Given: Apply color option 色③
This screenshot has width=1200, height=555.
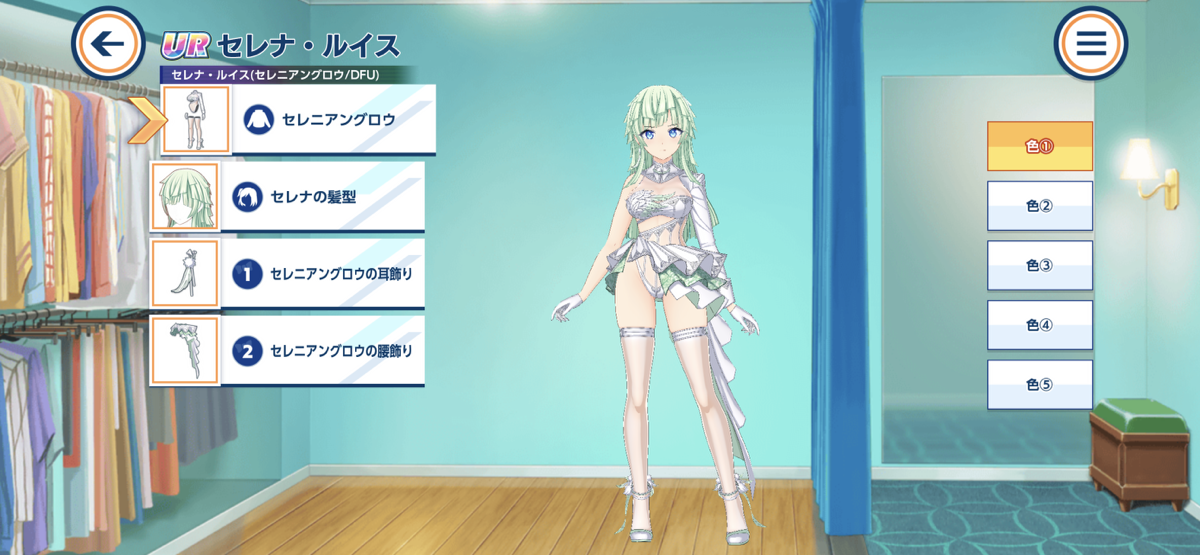Looking at the screenshot, I should pyautogui.click(x=1040, y=266).
